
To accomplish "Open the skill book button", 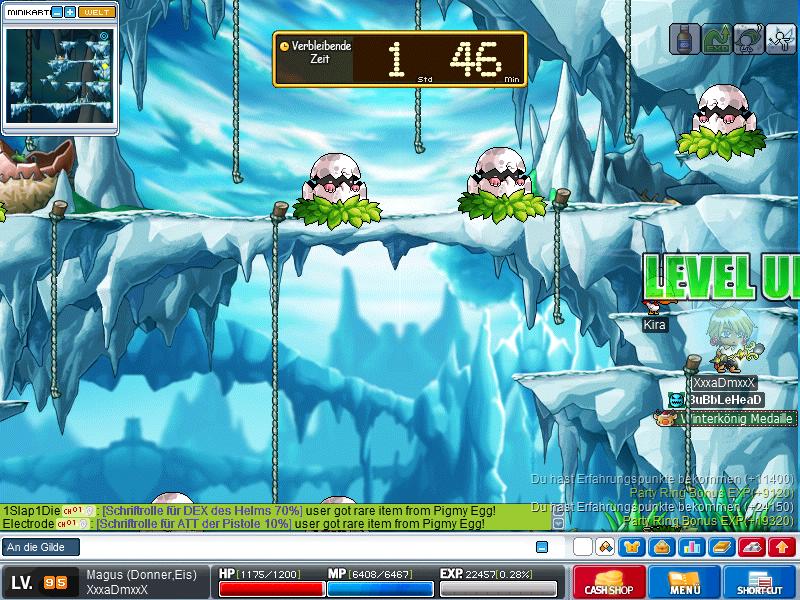I will (x=722, y=547).
